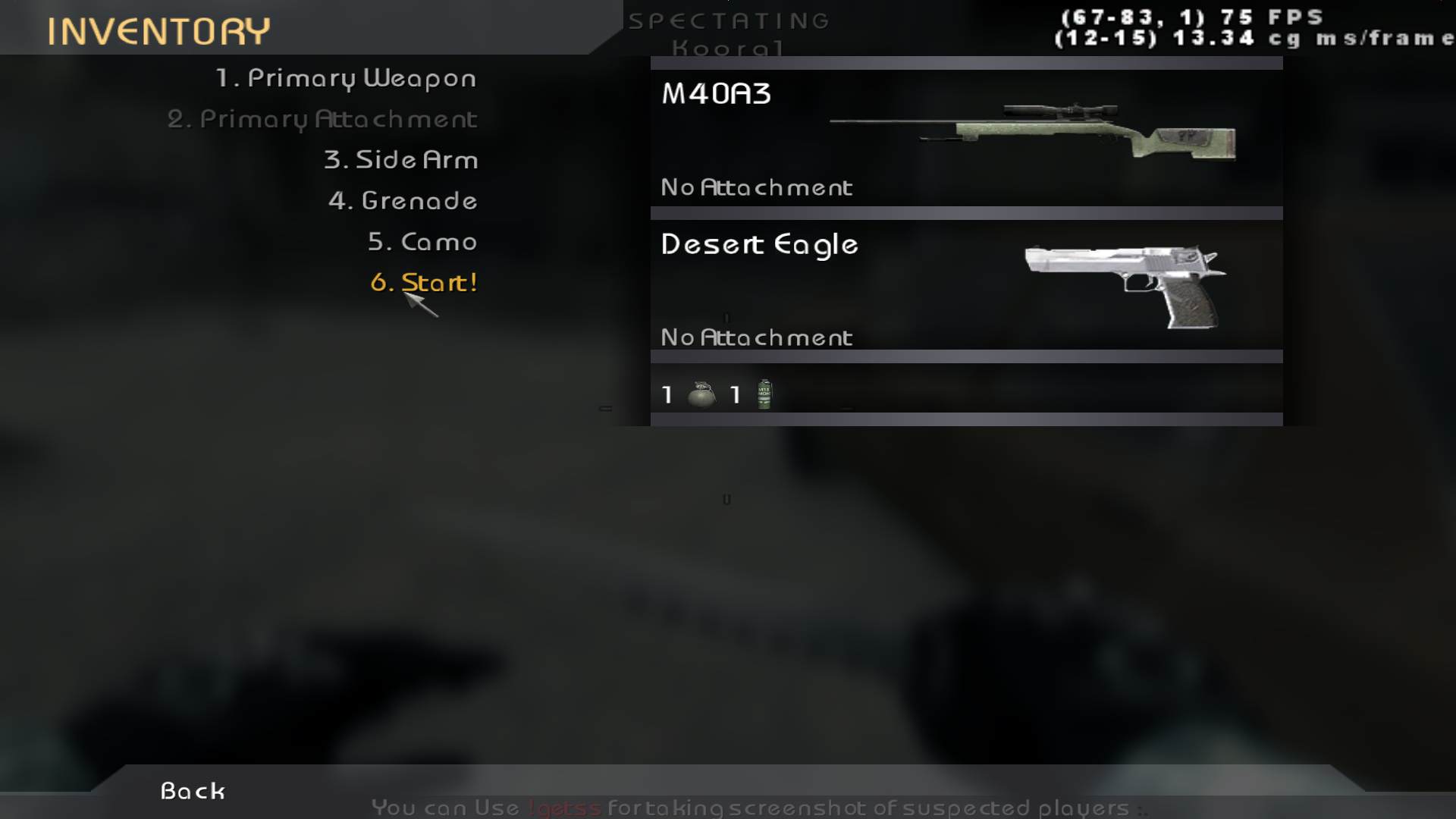Click Start! to begin

424,283
